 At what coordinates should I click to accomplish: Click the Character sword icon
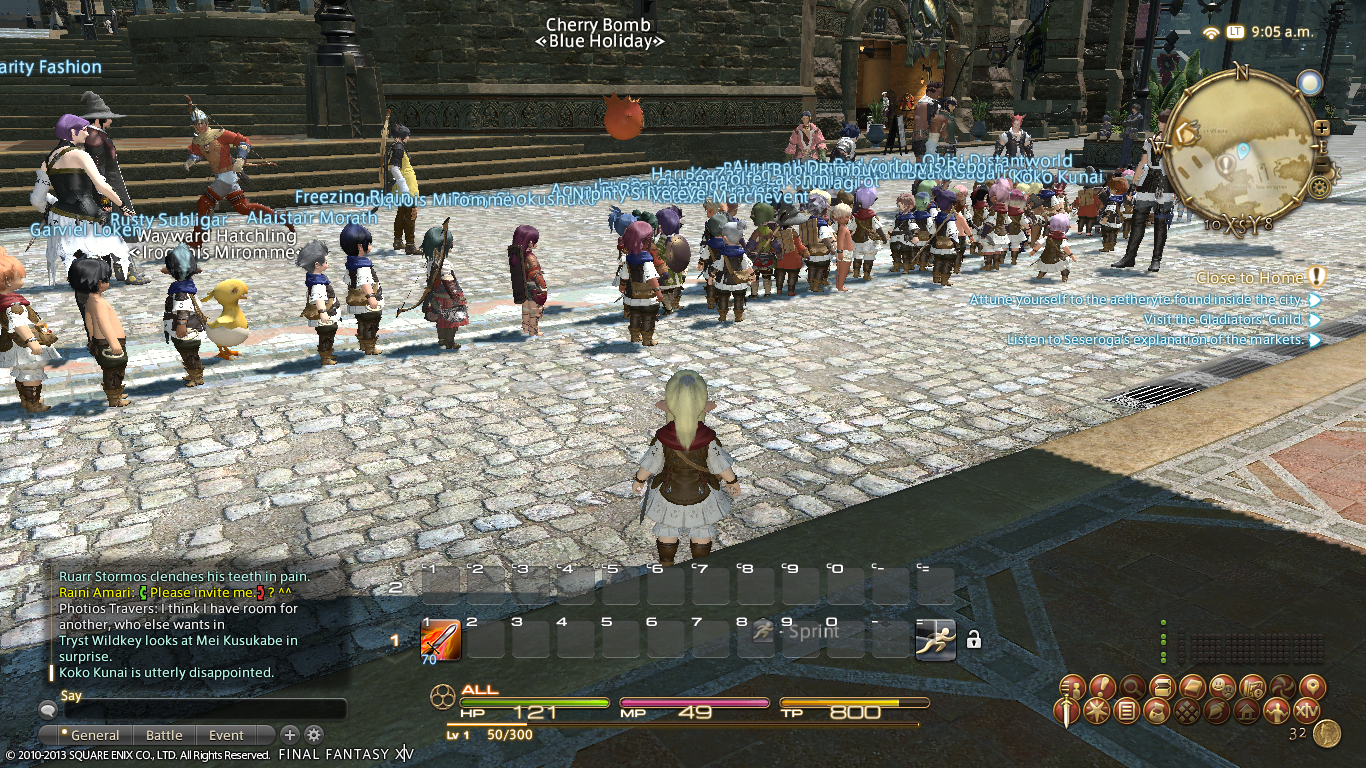(x=1066, y=712)
